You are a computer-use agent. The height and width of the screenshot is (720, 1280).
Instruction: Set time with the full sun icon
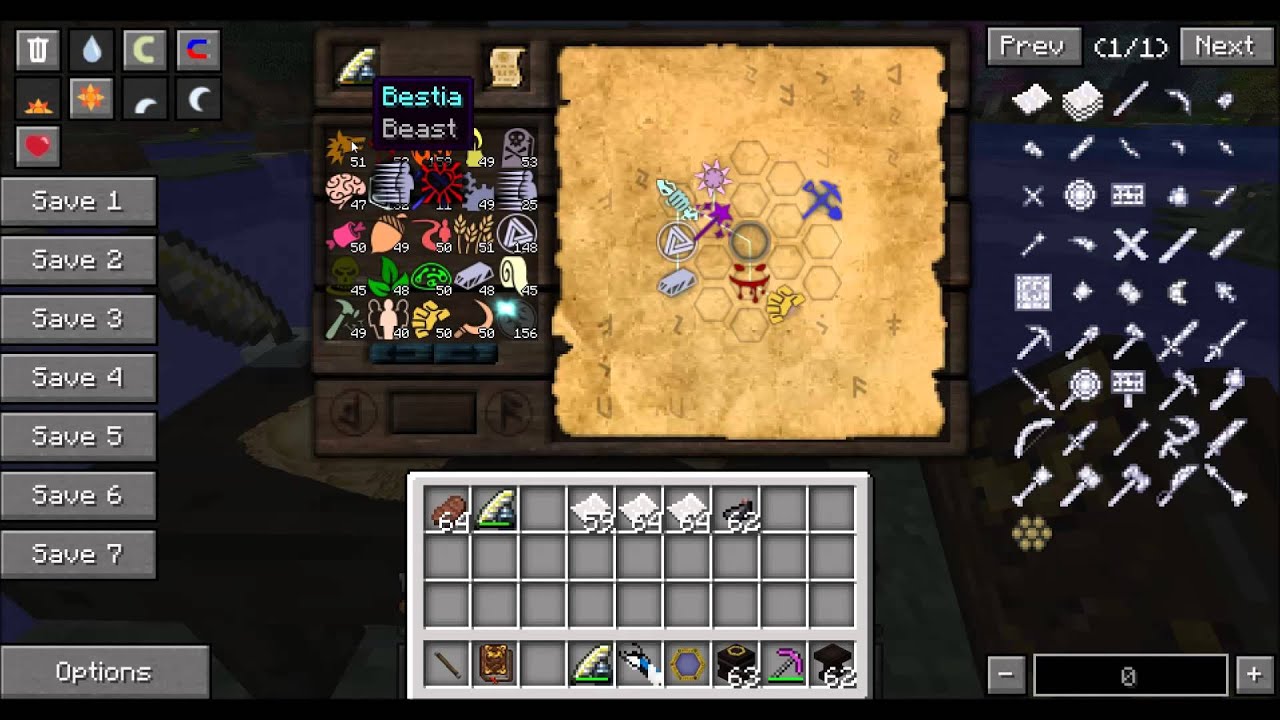[92, 99]
